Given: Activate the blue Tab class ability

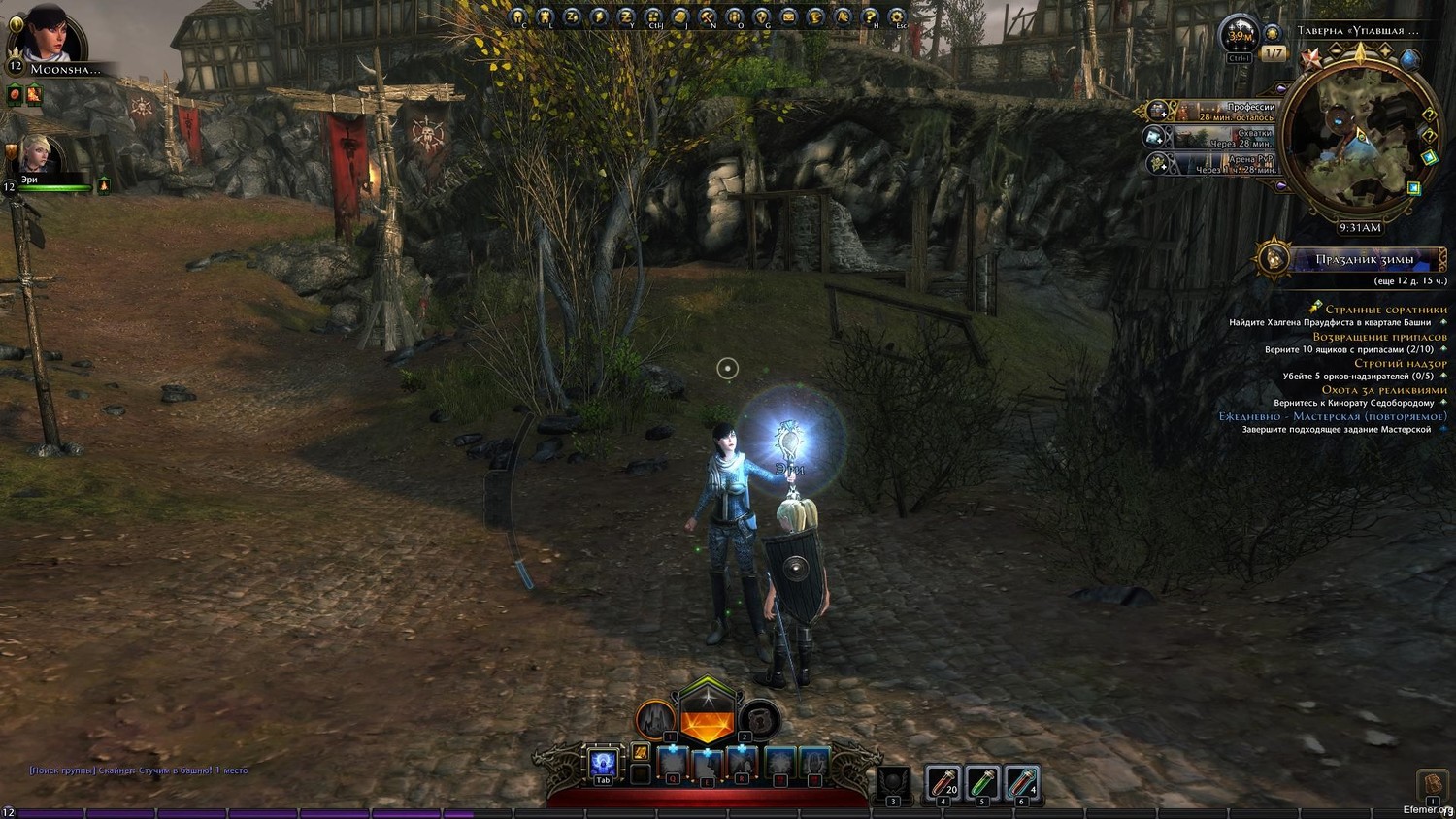Looking at the screenshot, I should tap(603, 764).
